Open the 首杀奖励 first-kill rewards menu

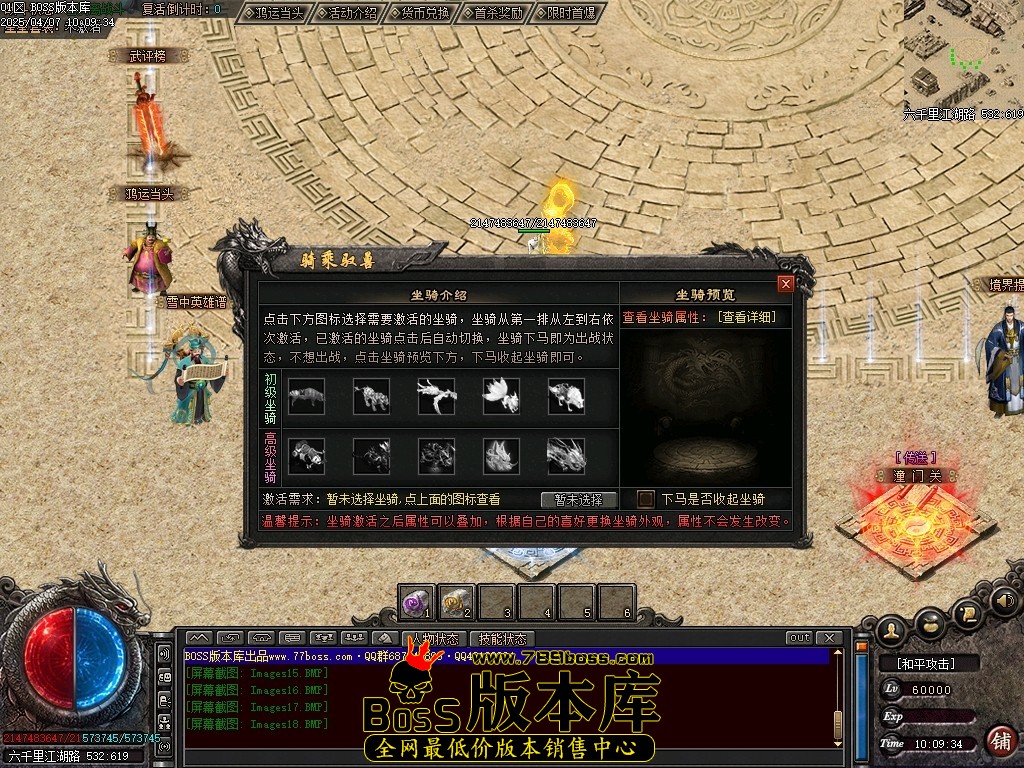[x=498, y=13]
